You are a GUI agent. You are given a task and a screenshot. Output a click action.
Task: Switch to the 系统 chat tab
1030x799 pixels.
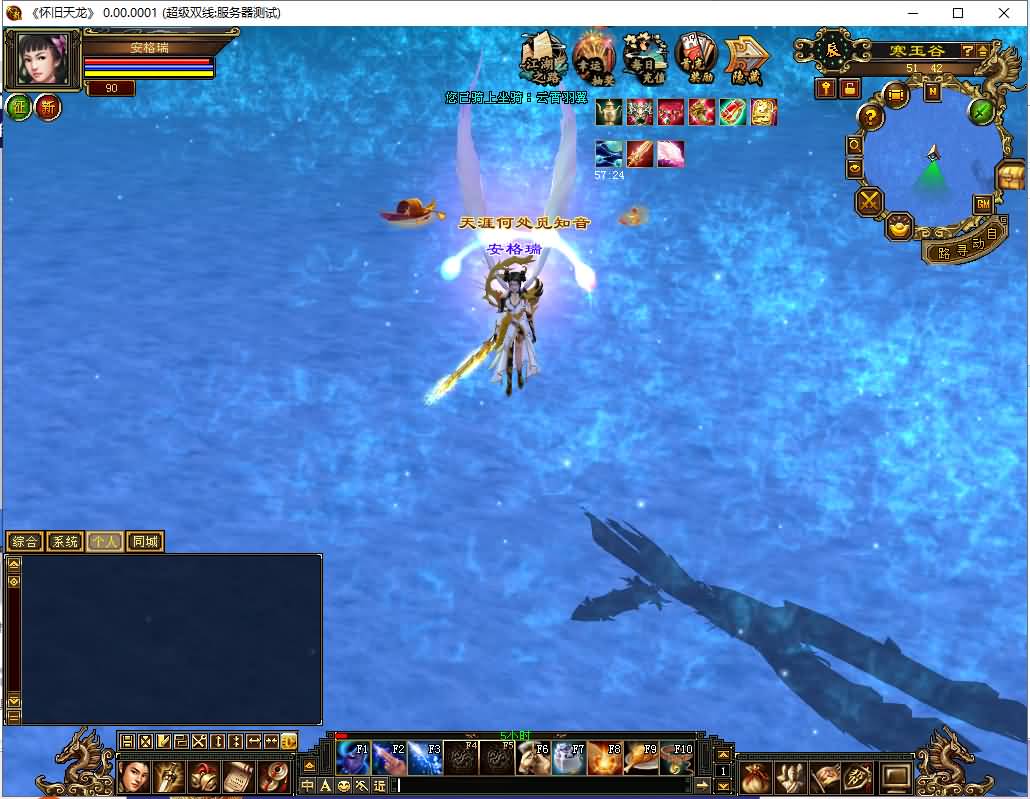point(65,542)
